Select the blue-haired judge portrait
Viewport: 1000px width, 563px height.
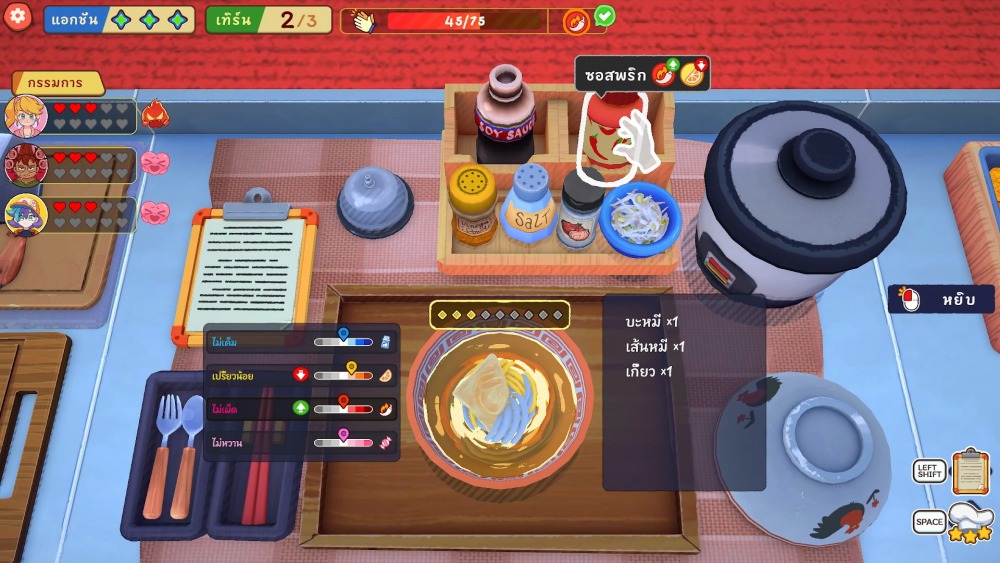(x=26, y=215)
